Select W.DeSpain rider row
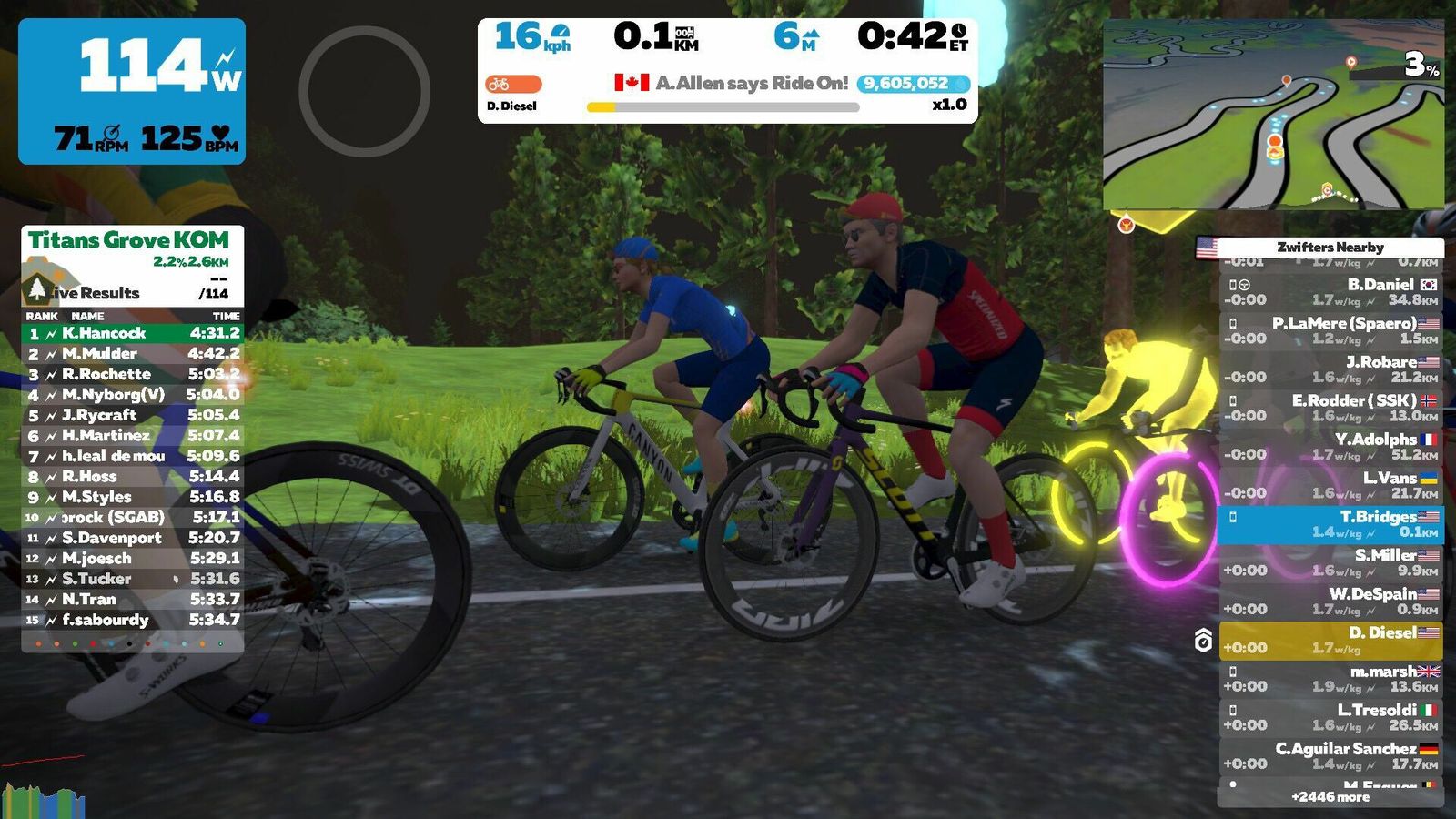1456x819 pixels. (x=1330, y=602)
